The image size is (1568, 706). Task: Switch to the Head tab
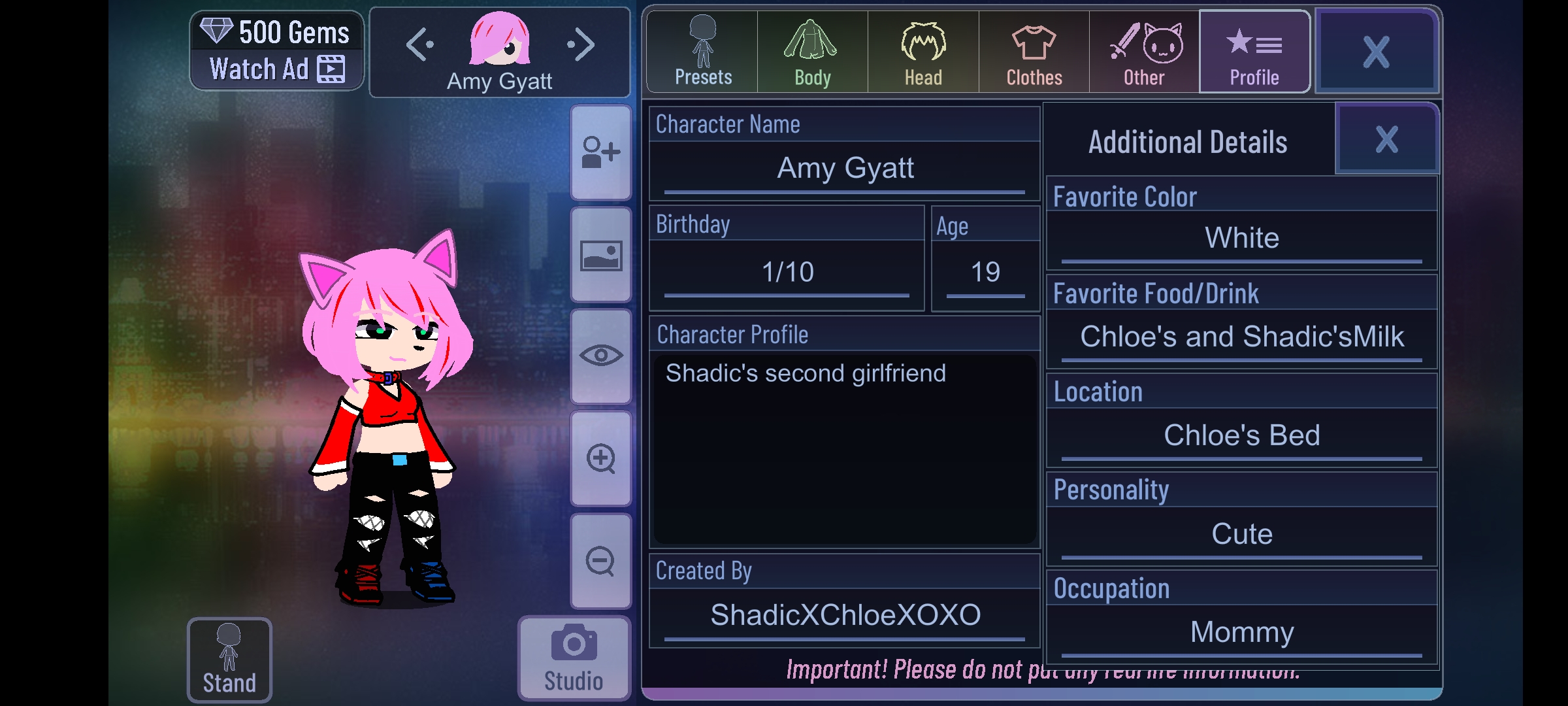click(x=923, y=52)
